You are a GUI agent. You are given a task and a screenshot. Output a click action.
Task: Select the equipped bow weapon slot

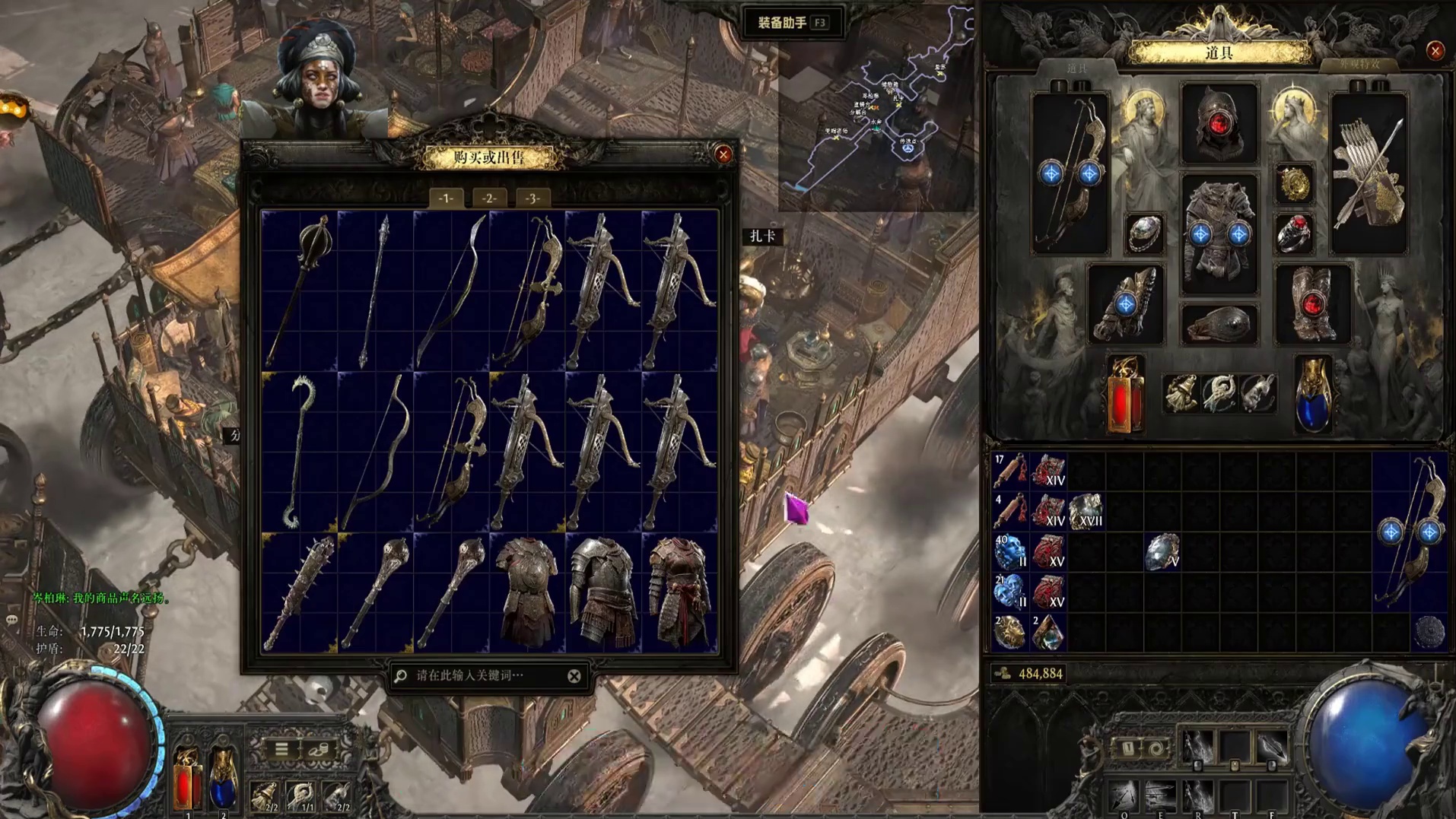(1070, 173)
